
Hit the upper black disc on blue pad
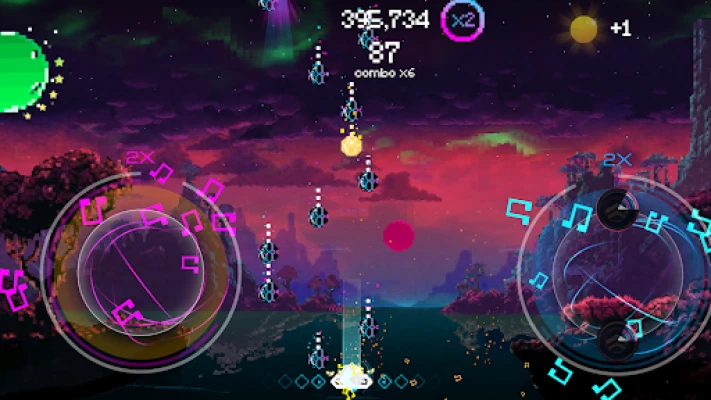(x=615, y=206)
